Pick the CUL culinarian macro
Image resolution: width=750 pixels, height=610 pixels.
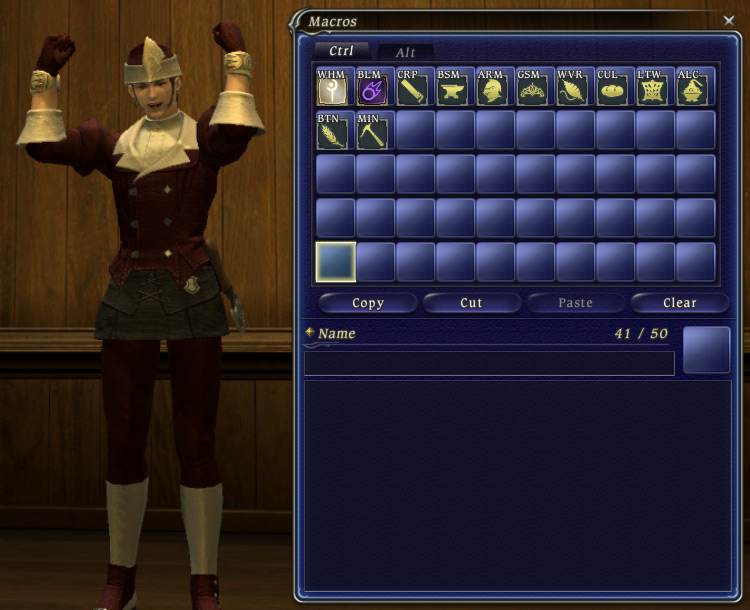615,88
